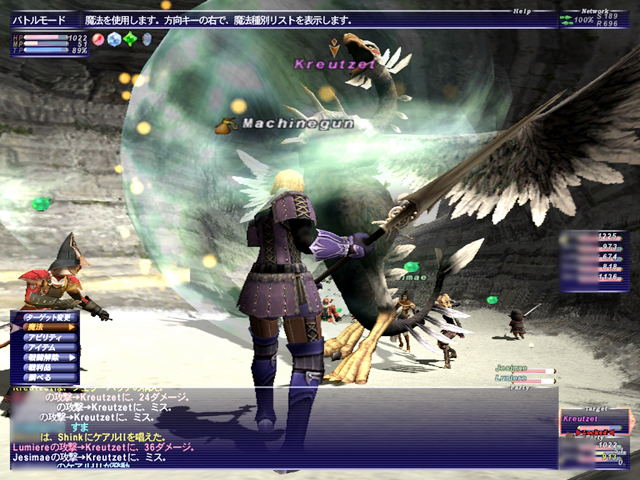Click the red orb status effect icon
Screen dimensions: 640x480
click(x=99, y=39)
